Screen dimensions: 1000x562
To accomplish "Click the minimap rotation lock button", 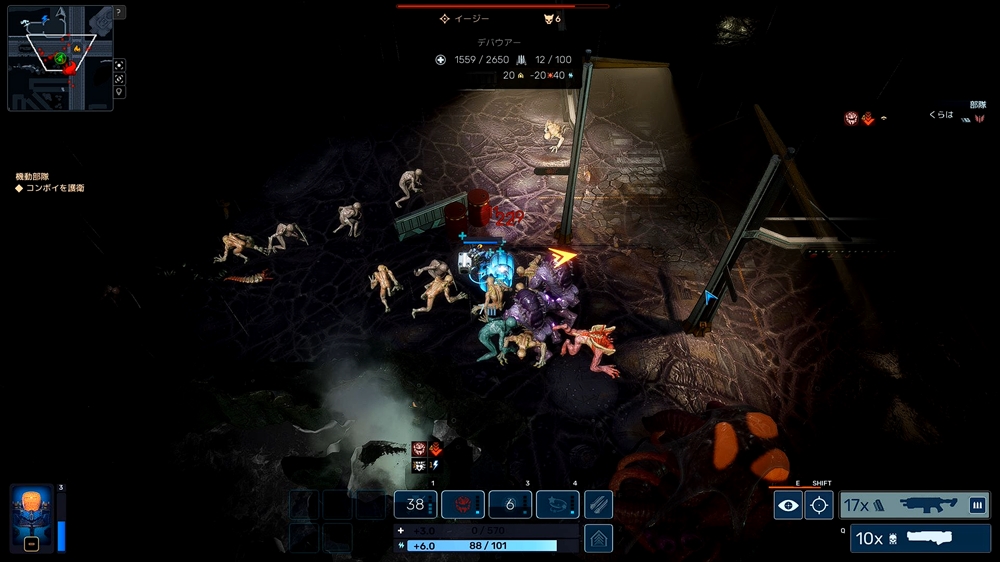I will (x=120, y=78).
